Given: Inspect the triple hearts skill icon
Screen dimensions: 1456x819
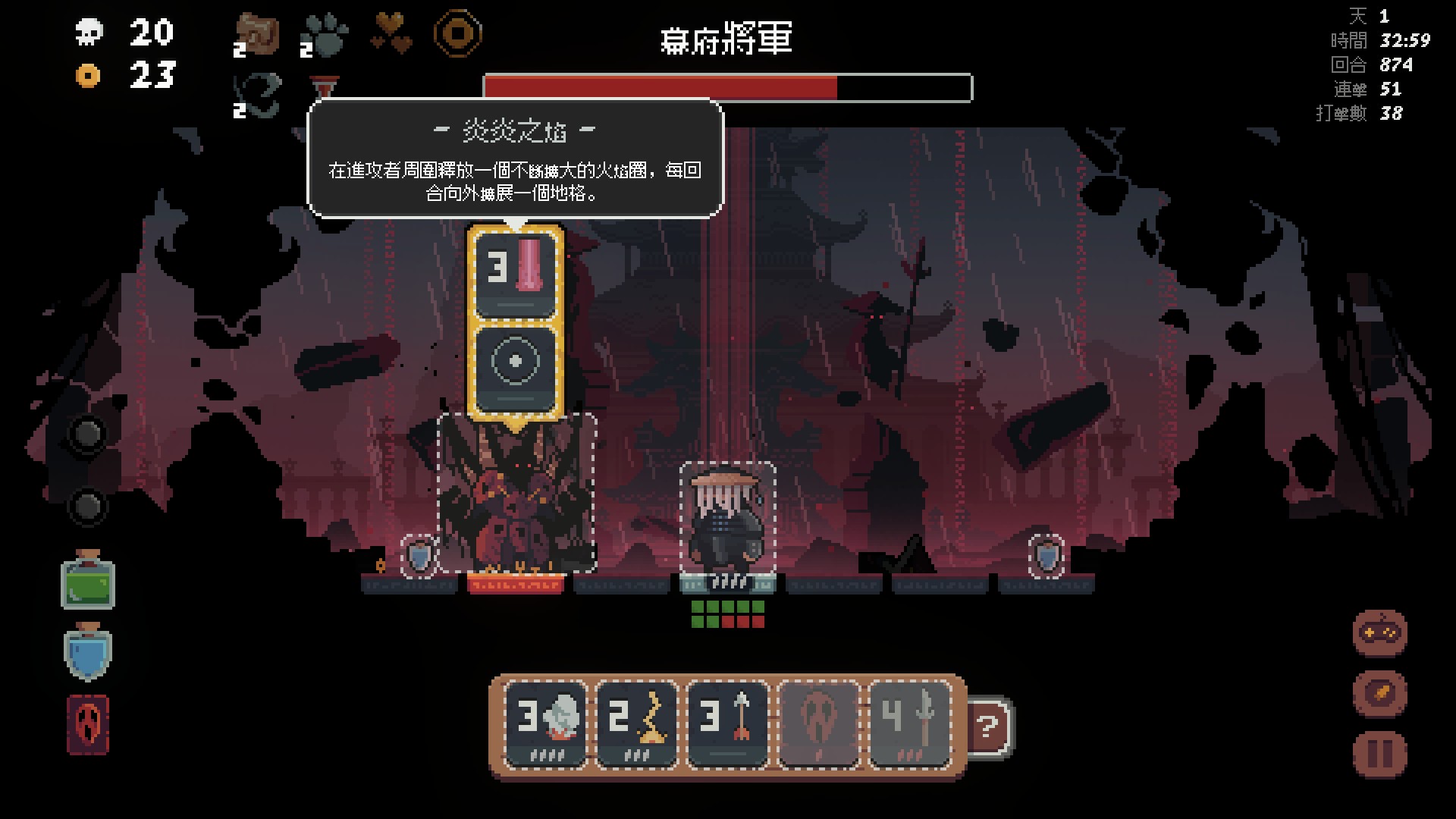Looking at the screenshot, I should coord(391,35).
